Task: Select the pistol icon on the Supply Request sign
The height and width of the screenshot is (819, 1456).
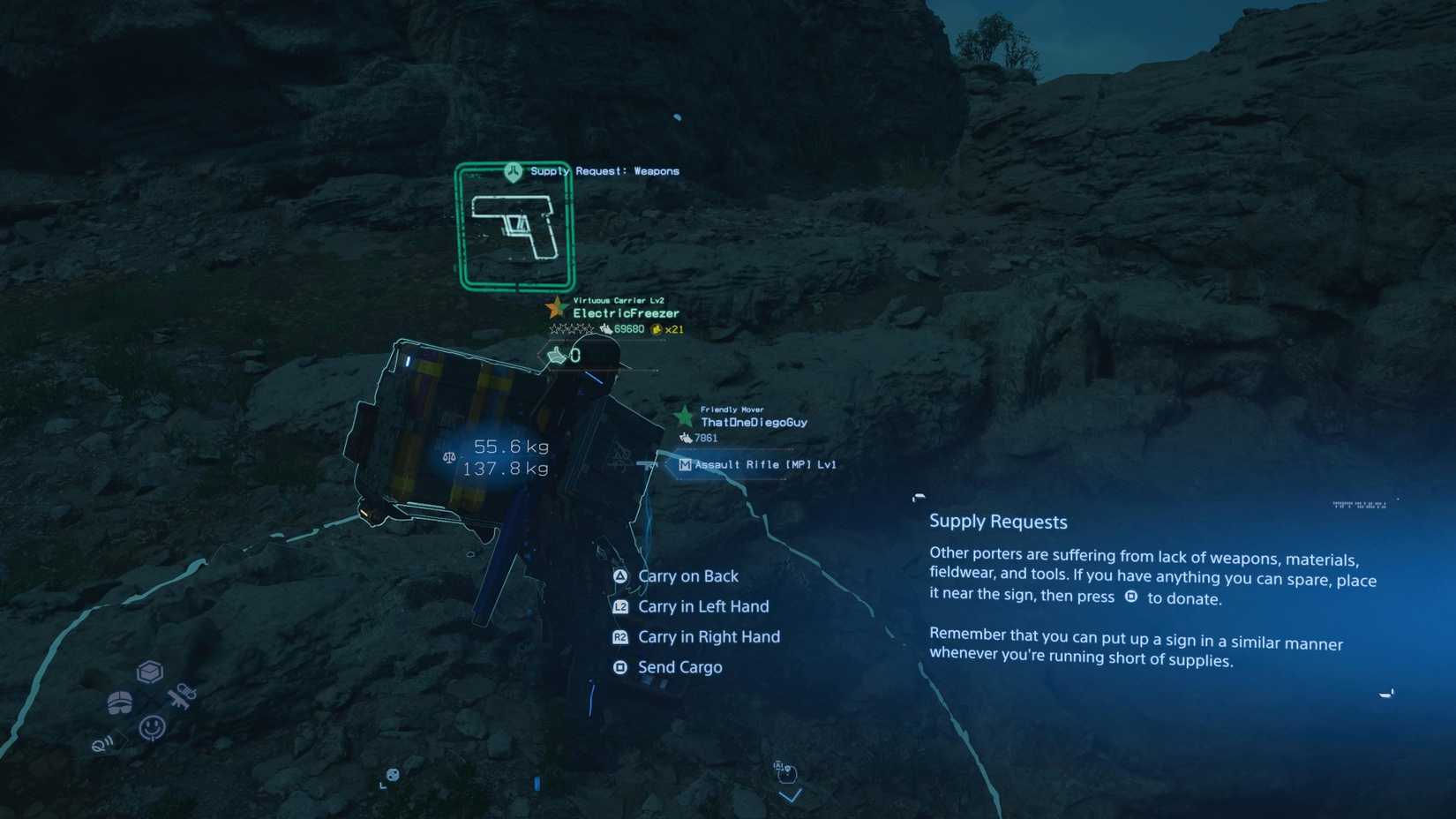Action: tap(516, 227)
